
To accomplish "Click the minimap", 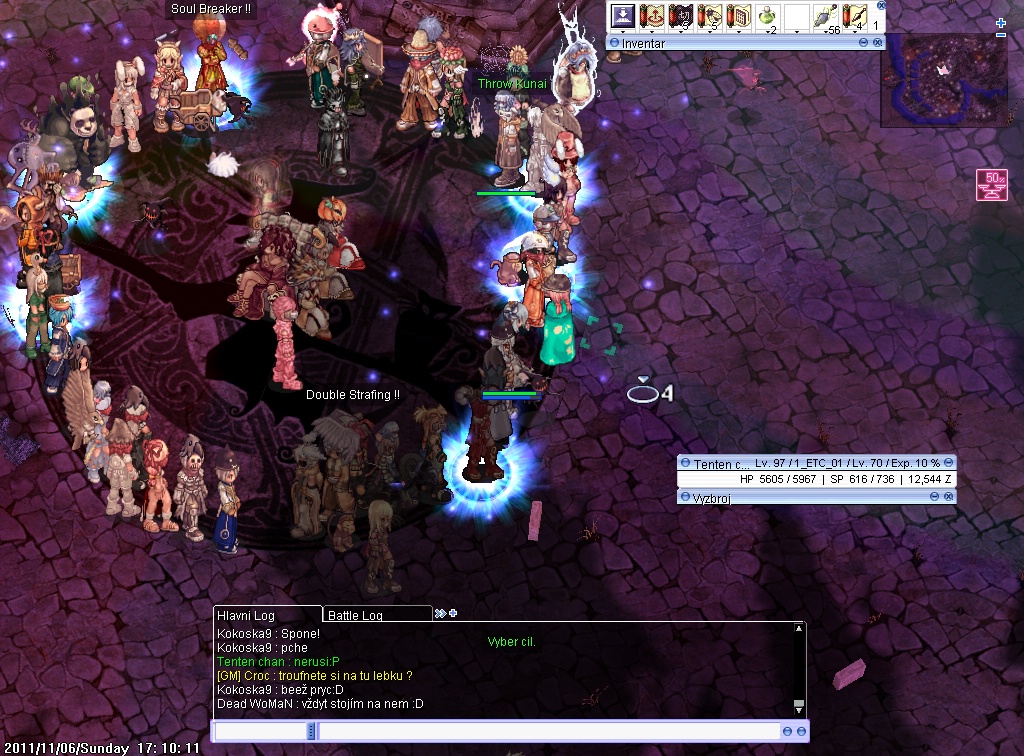I will coord(943,80).
